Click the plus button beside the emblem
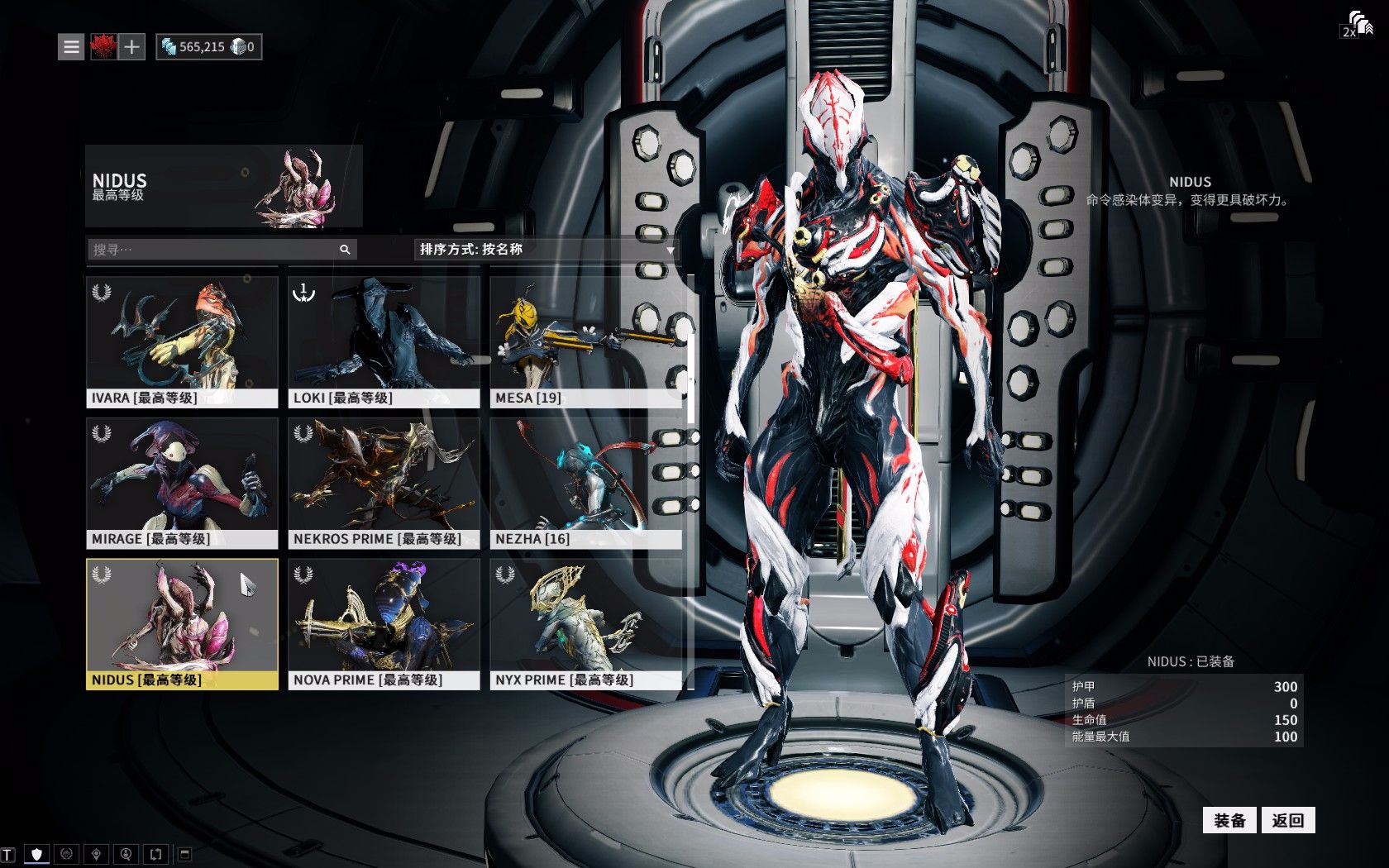The height and width of the screenshot is (868, 1389). (131, 47)
